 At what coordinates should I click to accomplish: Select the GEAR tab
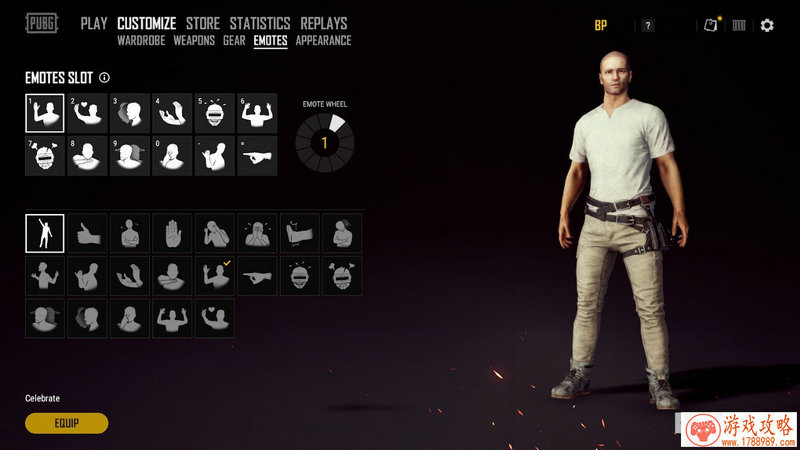coord(234,41)
